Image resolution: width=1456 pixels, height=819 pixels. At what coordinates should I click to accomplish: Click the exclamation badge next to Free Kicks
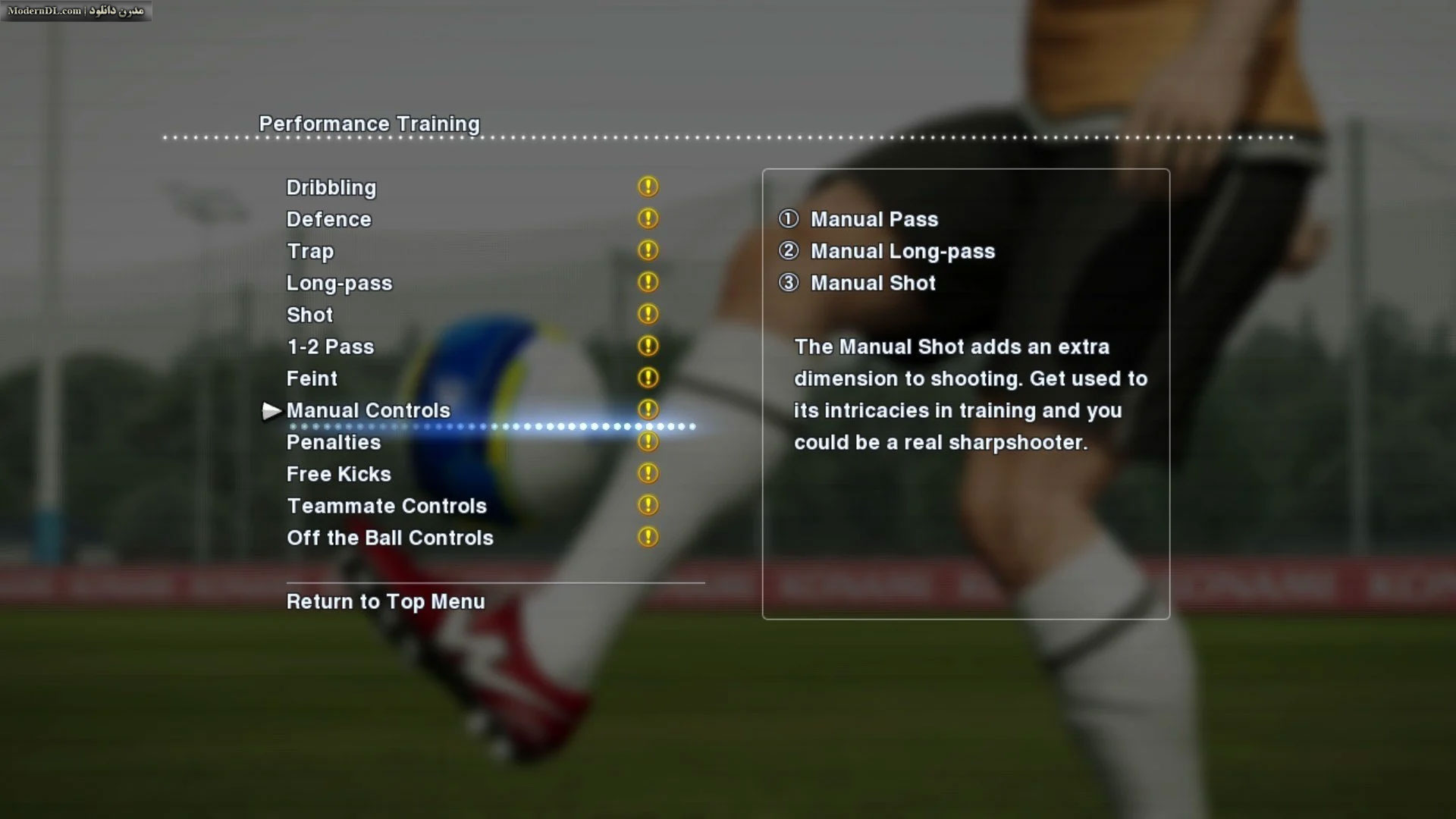(648, 473)
